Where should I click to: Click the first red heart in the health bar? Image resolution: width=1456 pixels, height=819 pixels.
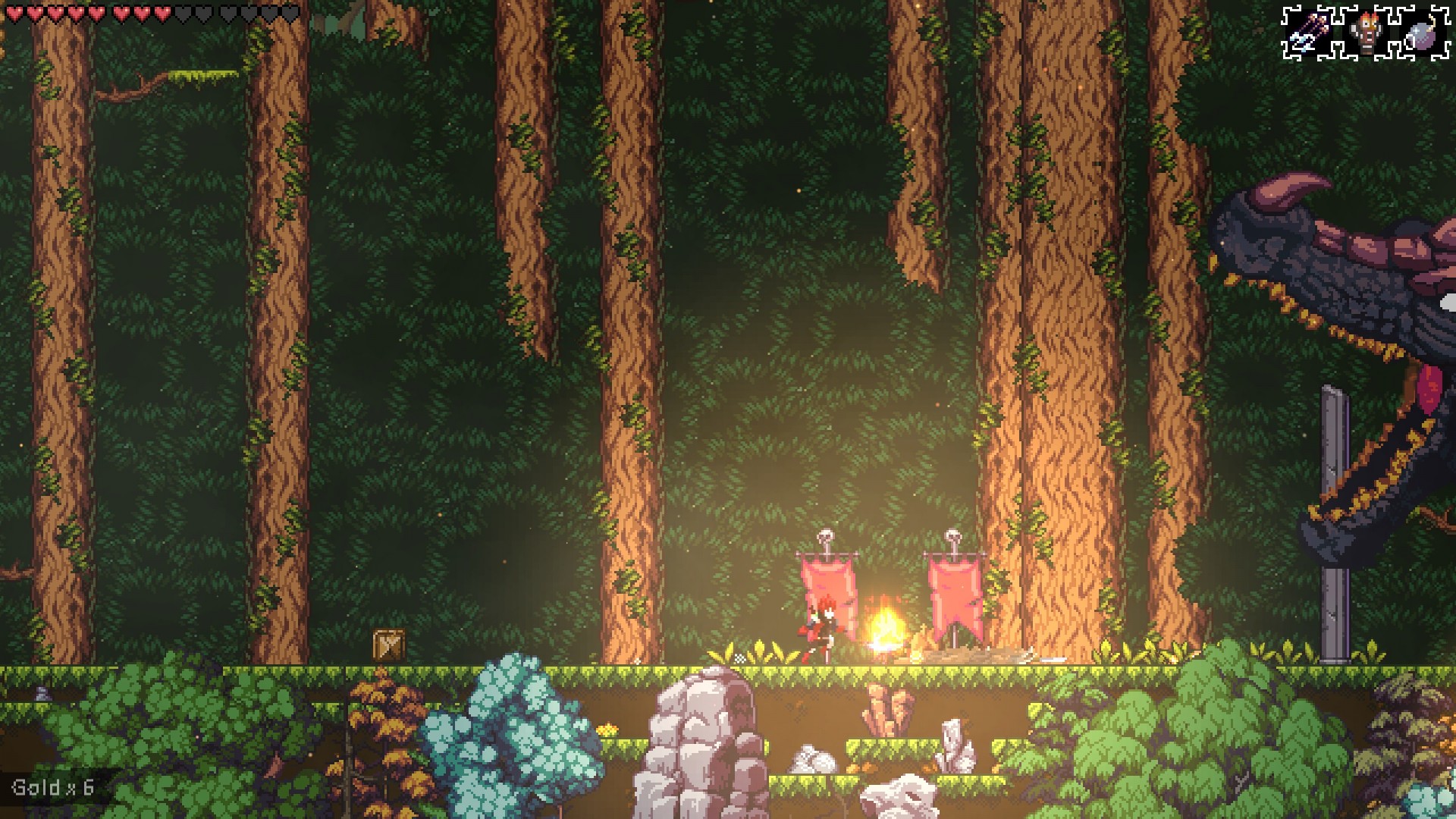(x=14, y=13)
